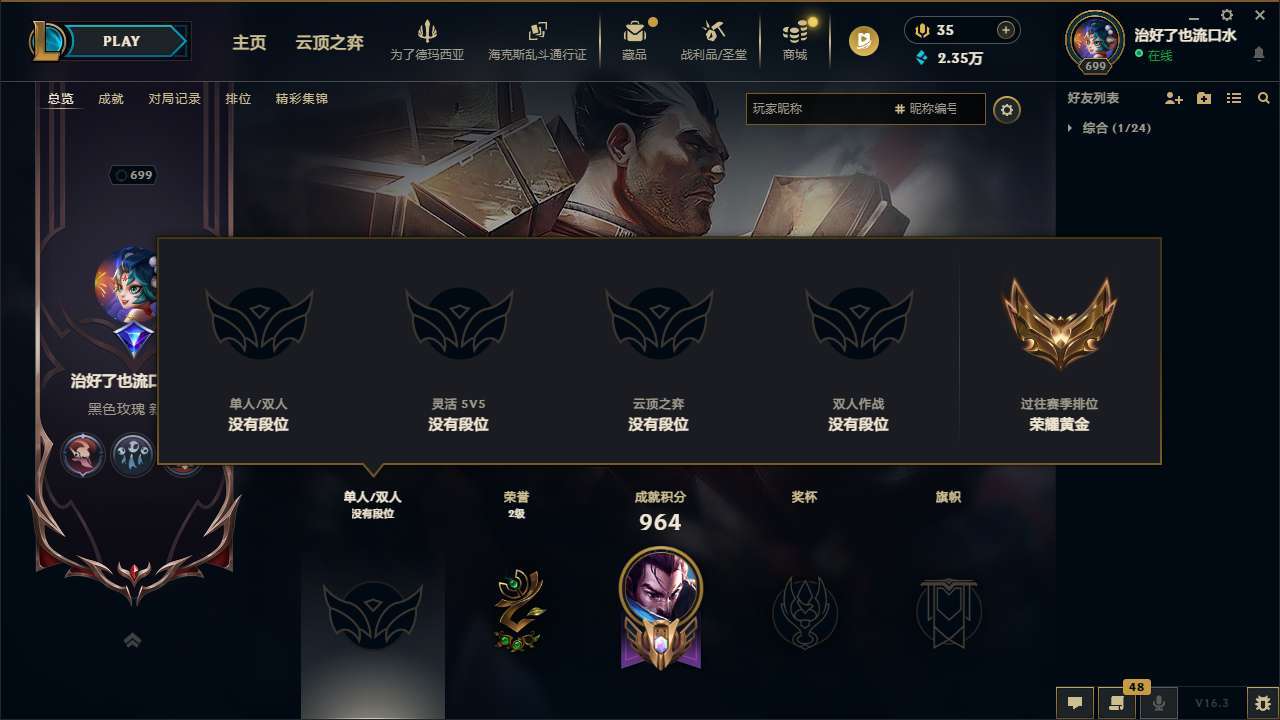Toggle the voice chat microphone

[1159, 703]
